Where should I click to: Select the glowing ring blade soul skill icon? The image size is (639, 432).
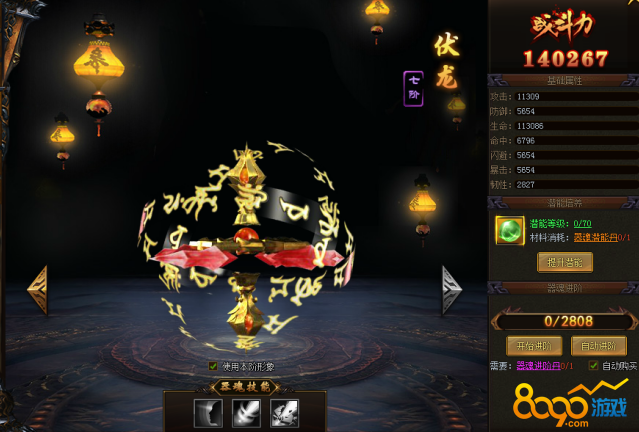coord(246,411)
